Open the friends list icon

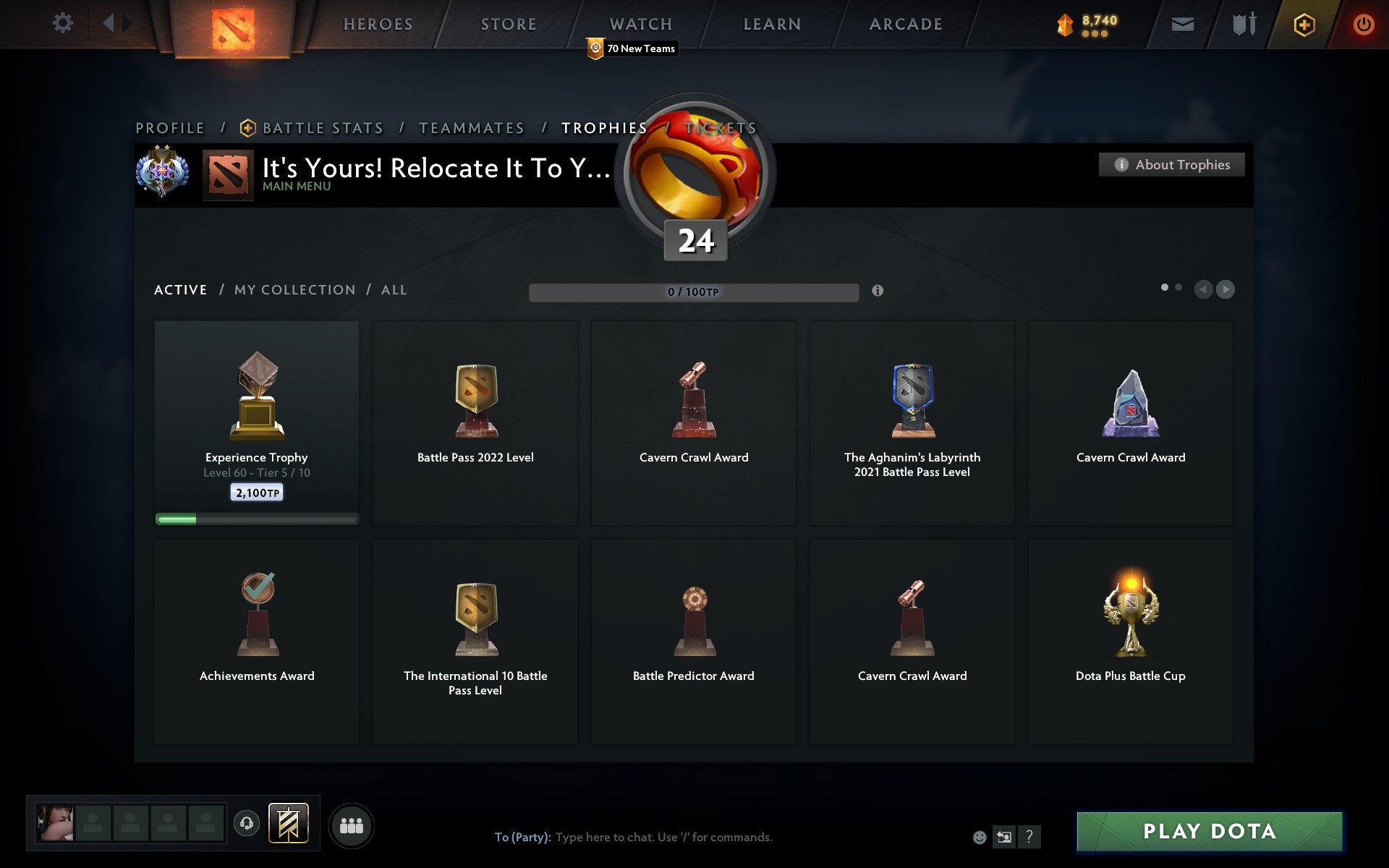pos(351,823)
